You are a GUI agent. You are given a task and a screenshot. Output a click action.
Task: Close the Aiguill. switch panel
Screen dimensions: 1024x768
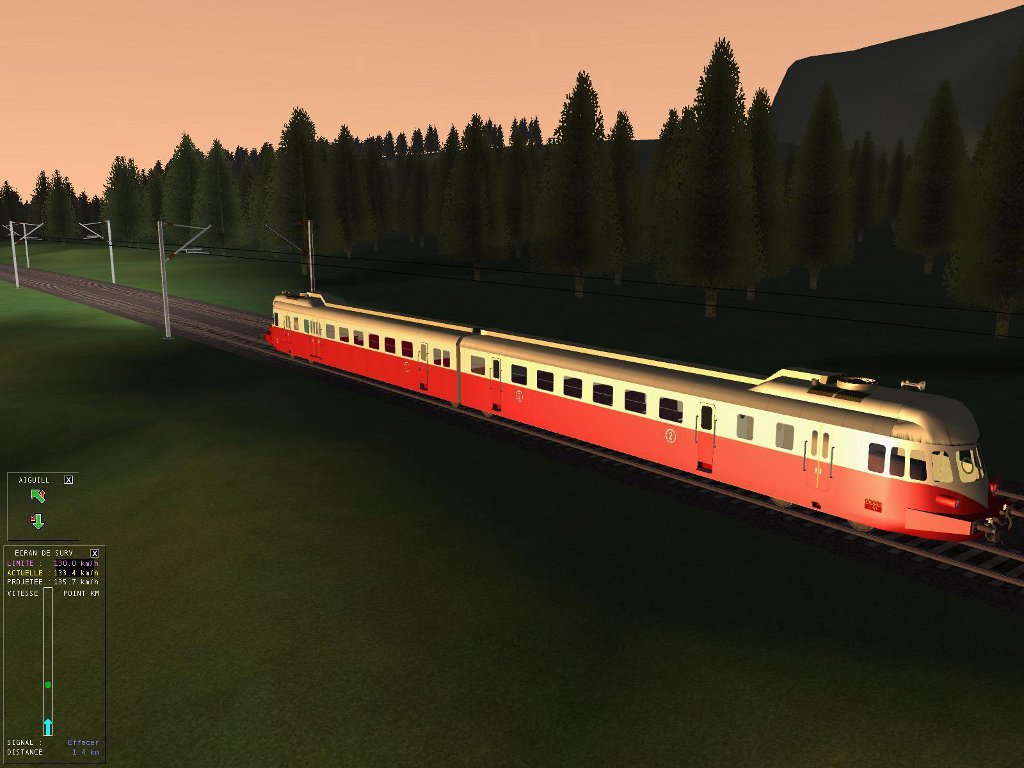pyautogui.click(x=69, y=480)
